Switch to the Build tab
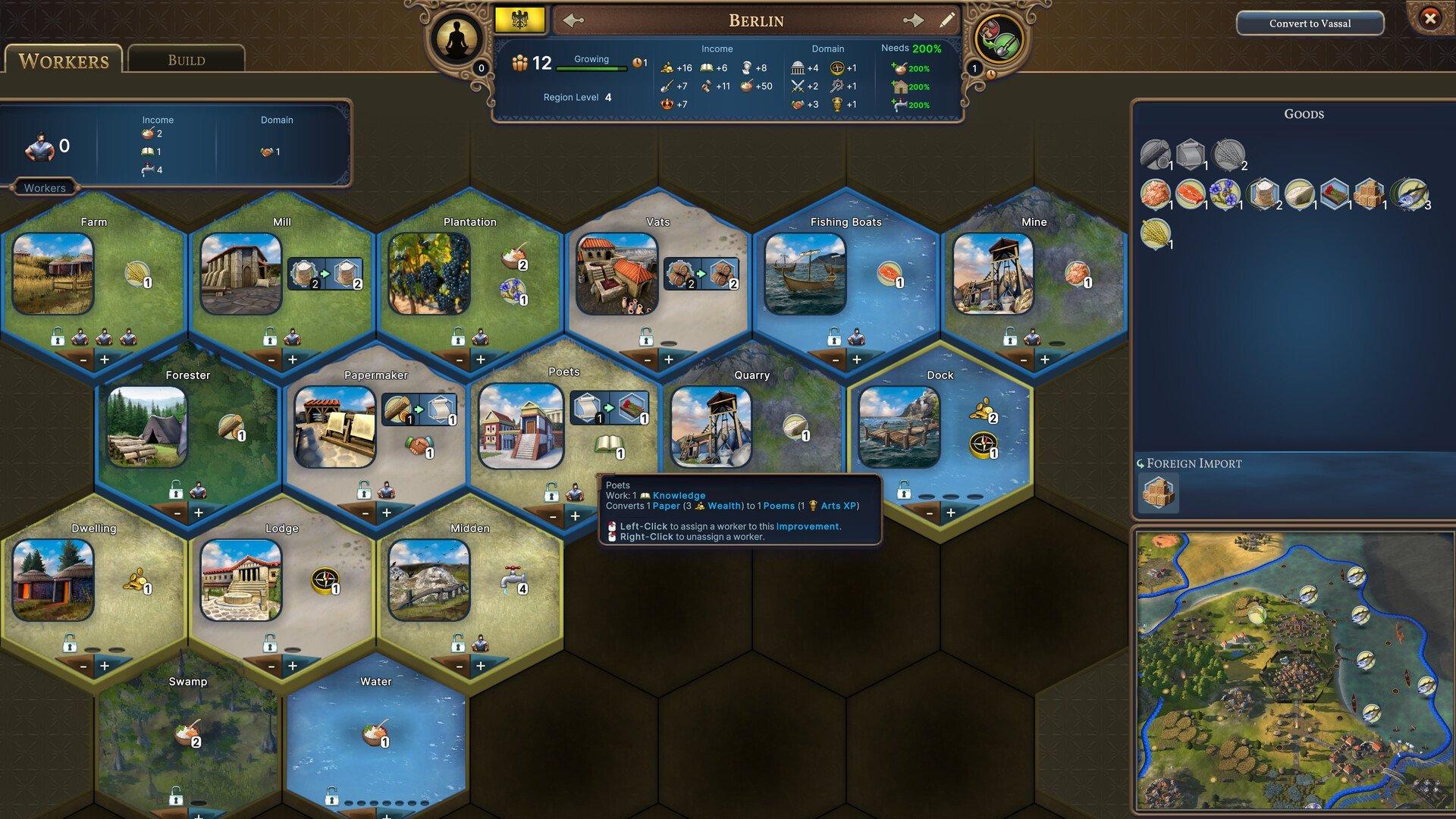This screenshot has width=1456, height=819. coord(186,59)
